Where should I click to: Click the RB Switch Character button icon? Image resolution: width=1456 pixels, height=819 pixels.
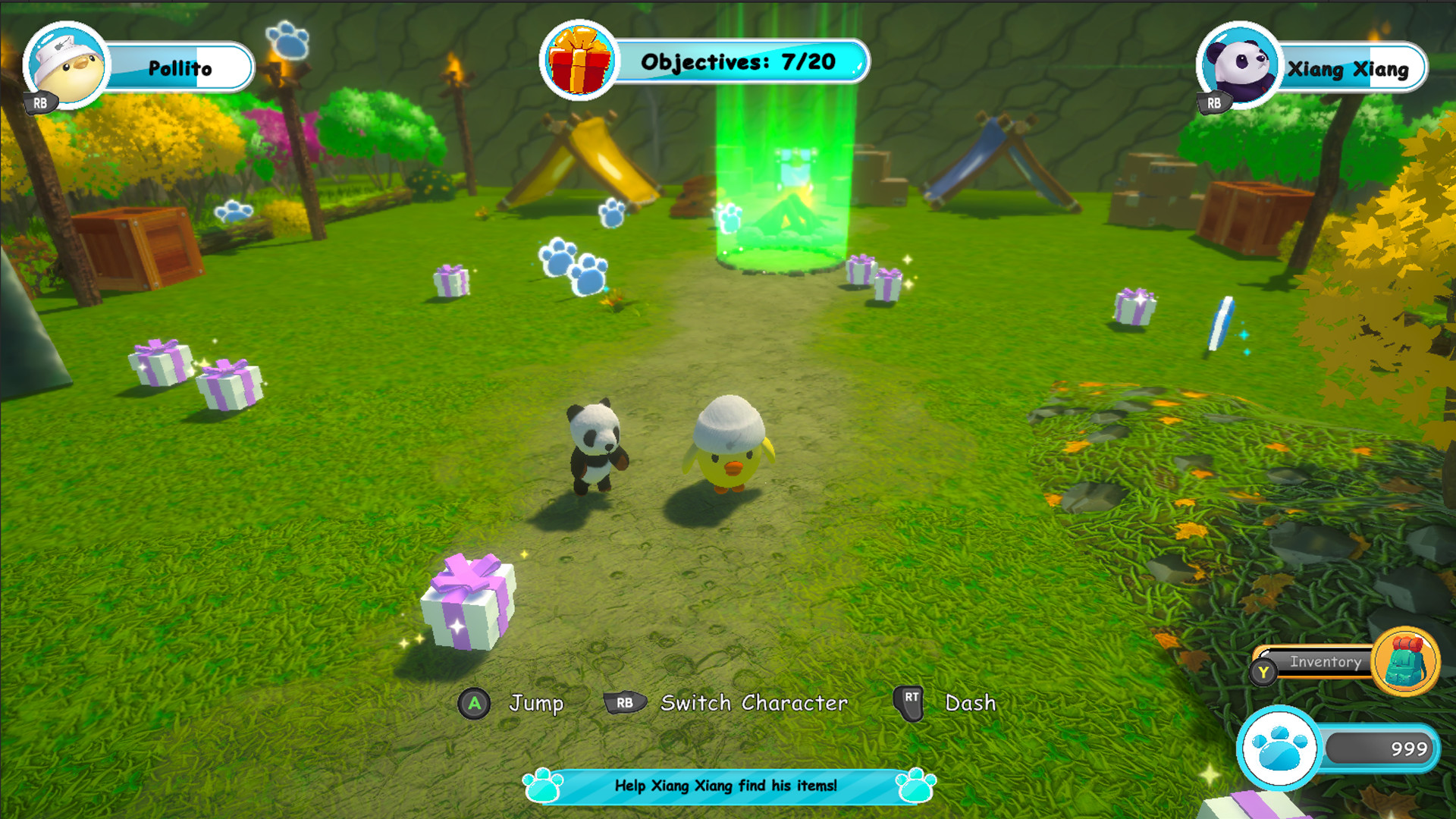623,703
